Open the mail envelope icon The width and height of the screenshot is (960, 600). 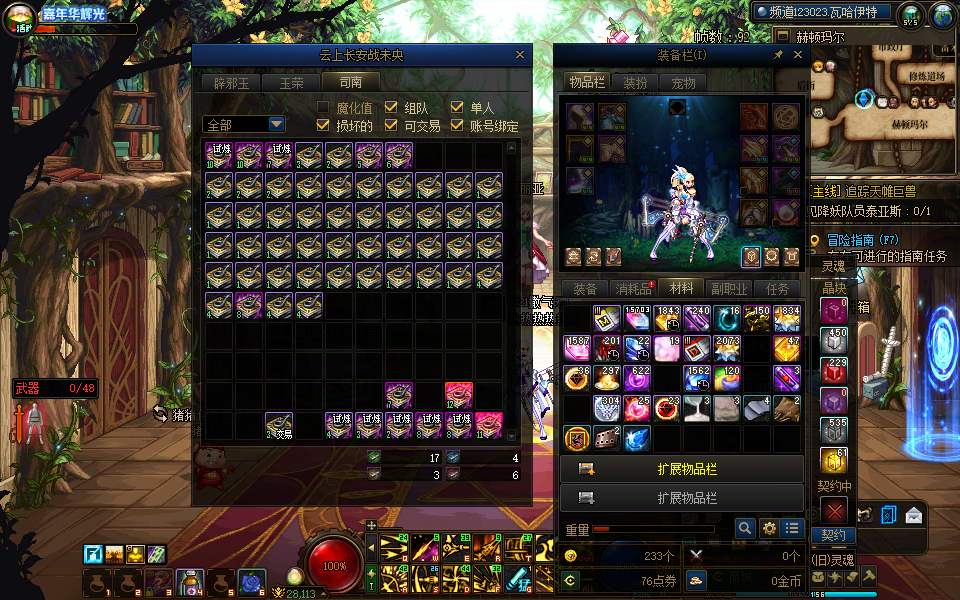913,515
